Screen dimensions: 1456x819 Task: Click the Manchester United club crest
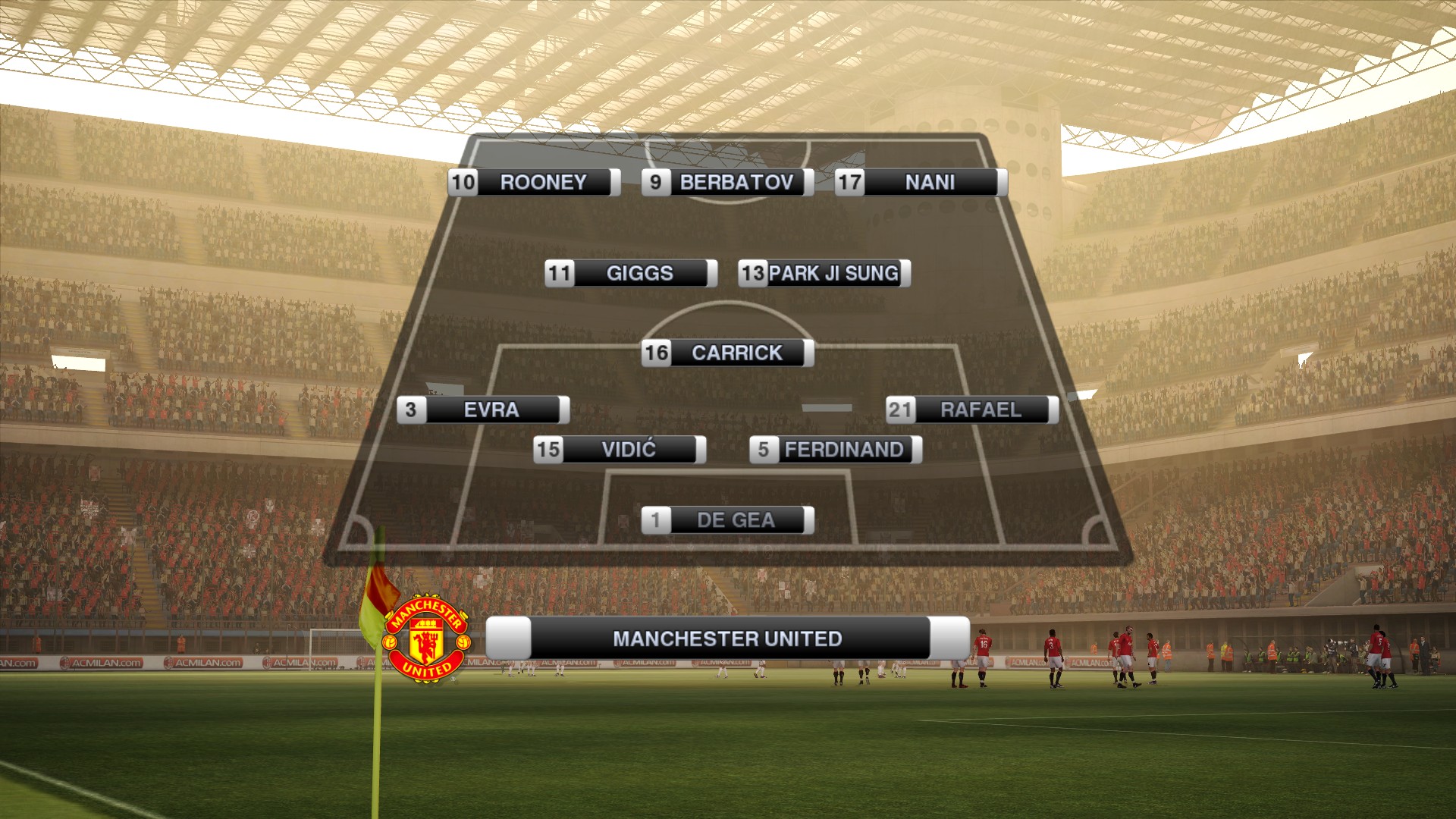(x=426, y=639)
